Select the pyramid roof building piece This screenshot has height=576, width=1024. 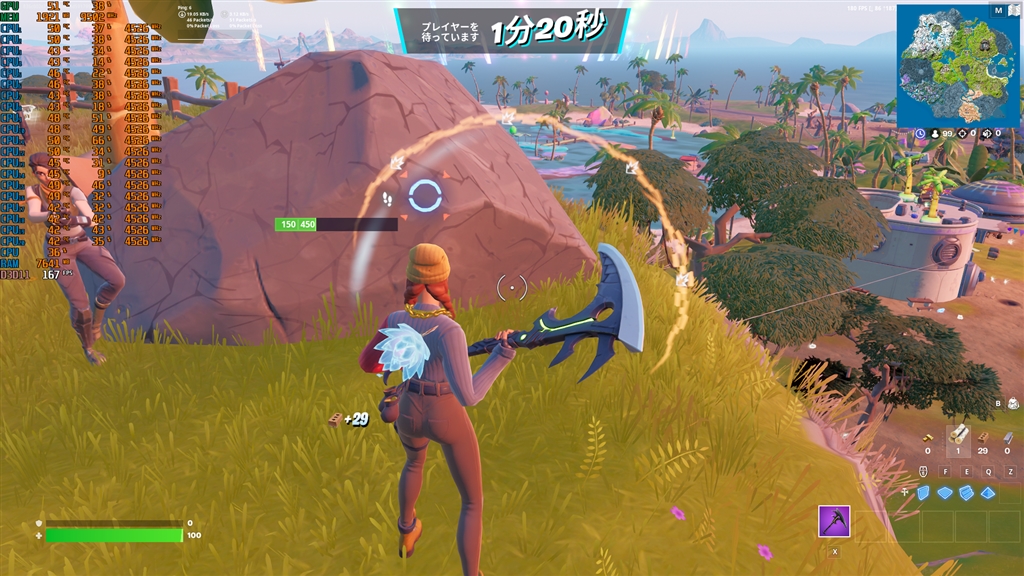point(988,492)
